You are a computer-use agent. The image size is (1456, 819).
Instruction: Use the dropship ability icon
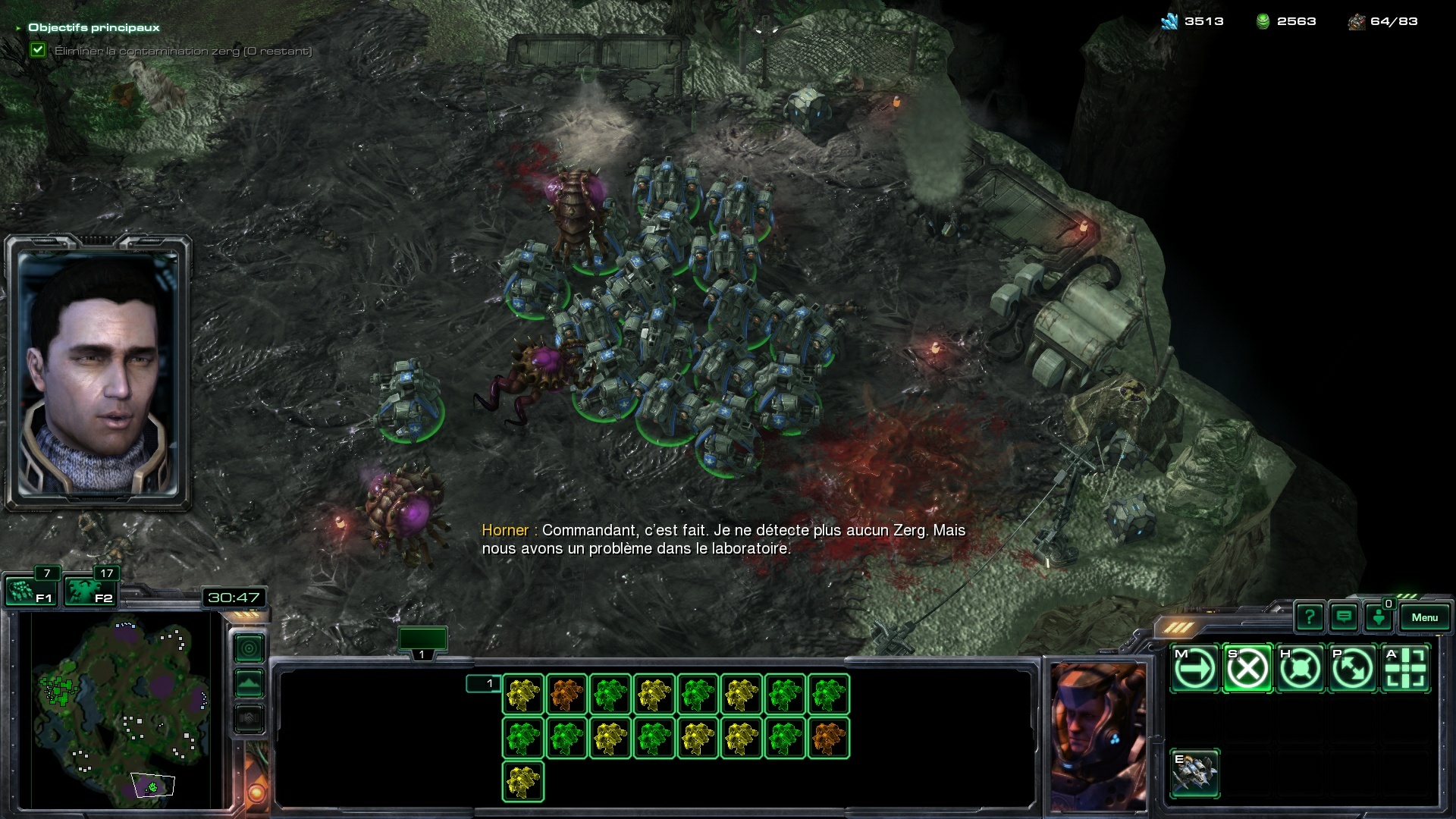tap(1195, 773)
